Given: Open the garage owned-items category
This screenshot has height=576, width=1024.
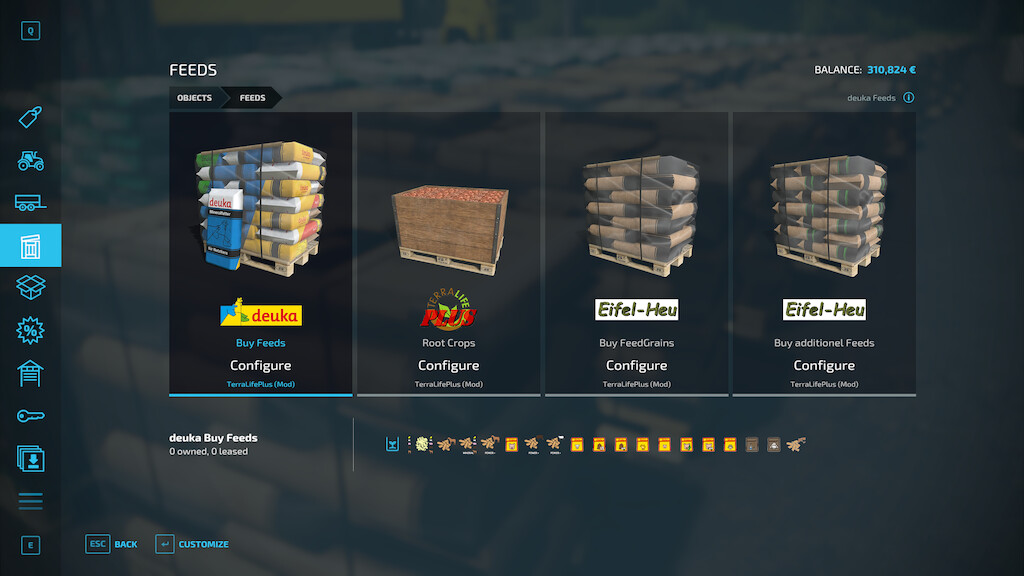Looking at the screenshot, I should coord(30,373).
